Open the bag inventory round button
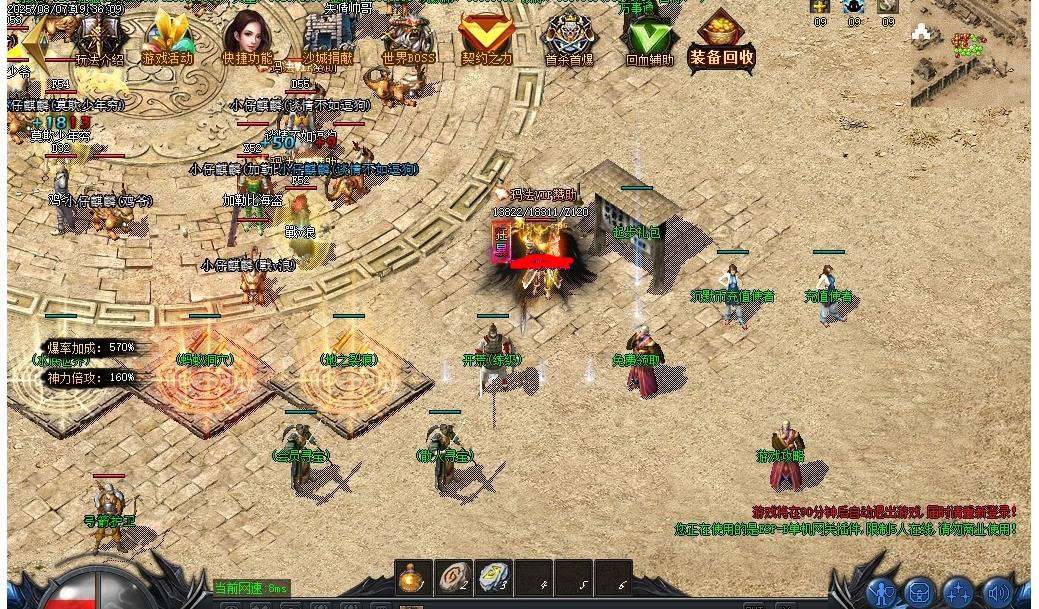The height and width of the screenshot is (609, 1039). 920,593
